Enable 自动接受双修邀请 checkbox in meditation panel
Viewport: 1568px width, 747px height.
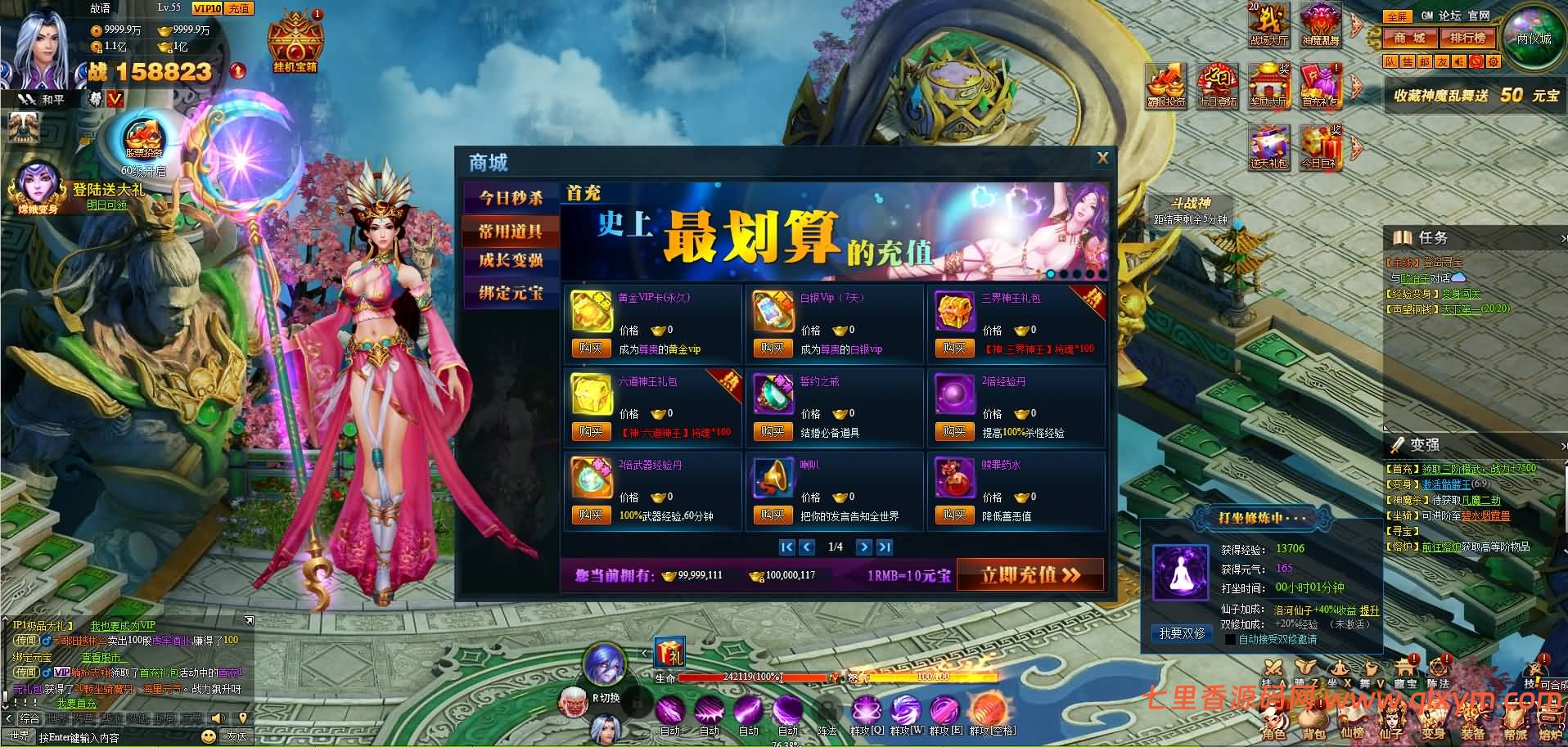(x=1230, y=639)
